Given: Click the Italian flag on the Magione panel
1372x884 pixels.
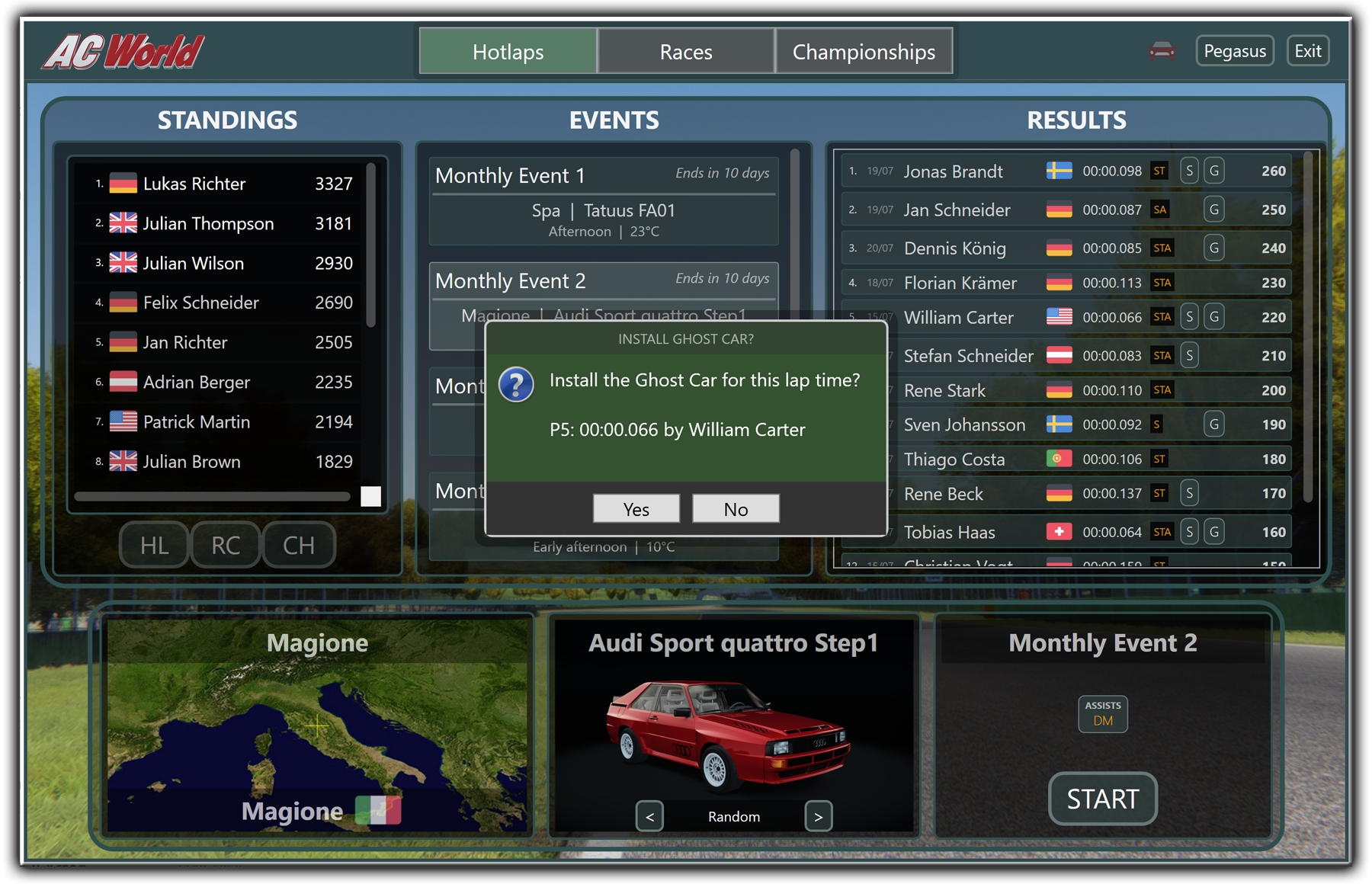Looking at the screenshot, I should point(379,810).
